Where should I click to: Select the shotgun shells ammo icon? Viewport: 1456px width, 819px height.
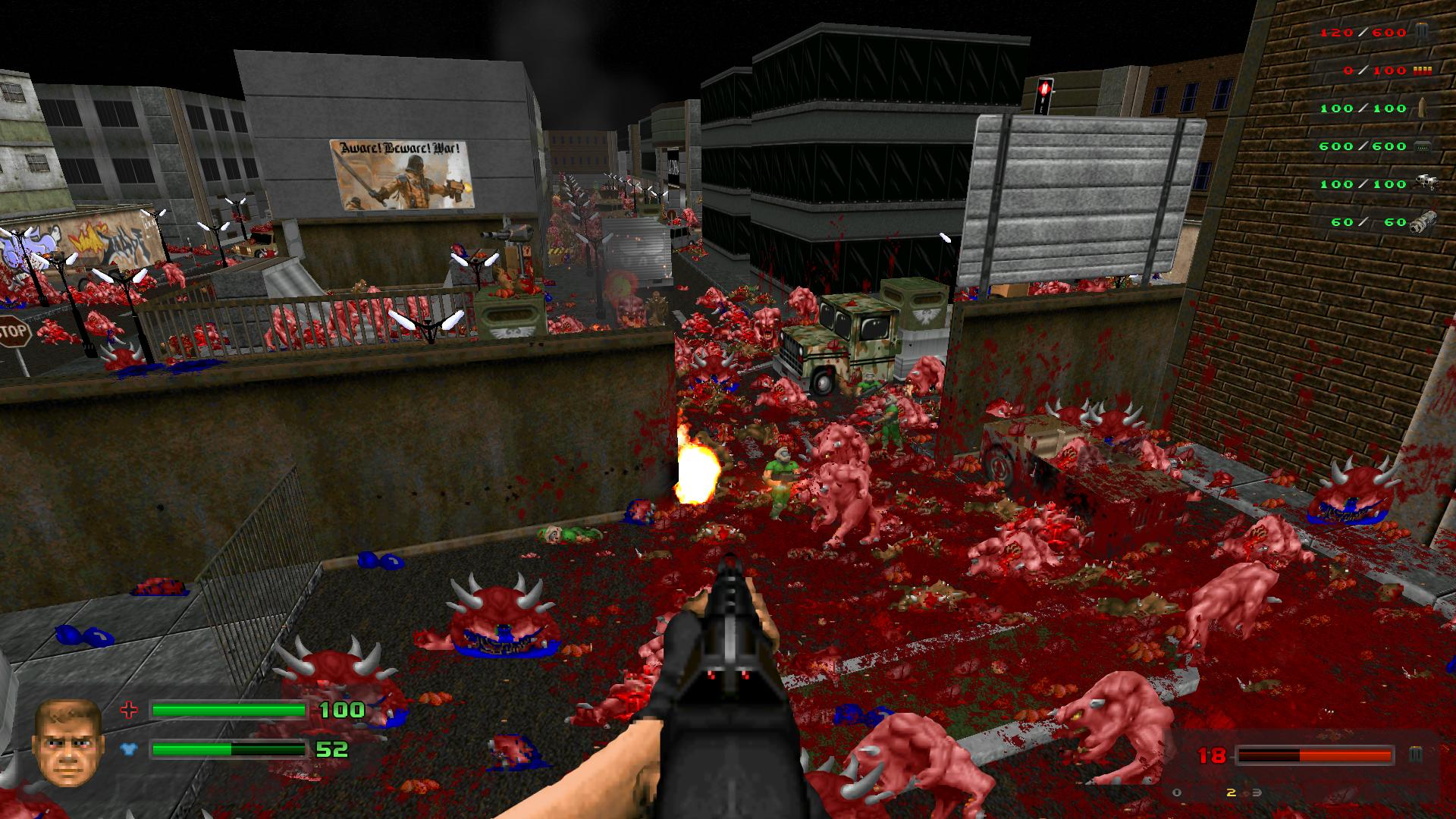[x=1421, y=71]
